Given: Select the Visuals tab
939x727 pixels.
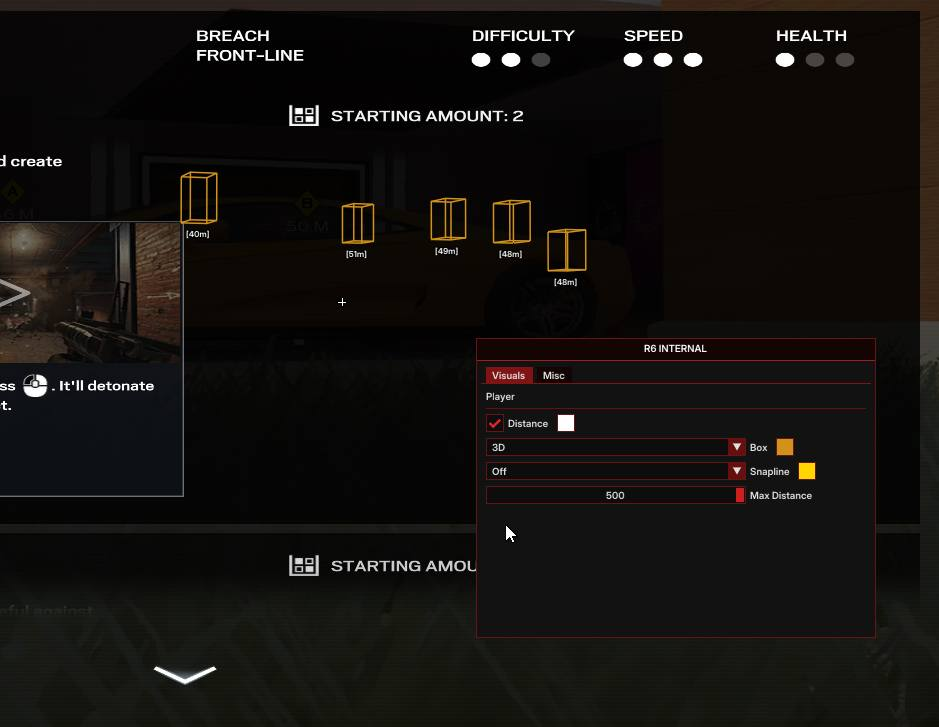Looking at the screenshot, I should coord(508,375).
